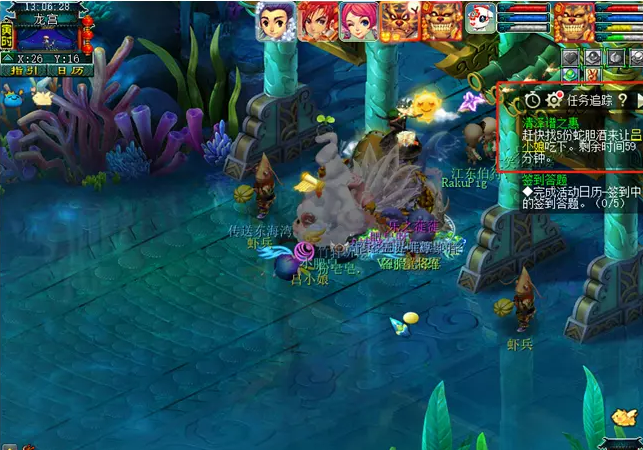The width and height of the screenshot is (643, 450).
Task: Open the quest tracker stopwatch icon
Action: click(532, 99)
